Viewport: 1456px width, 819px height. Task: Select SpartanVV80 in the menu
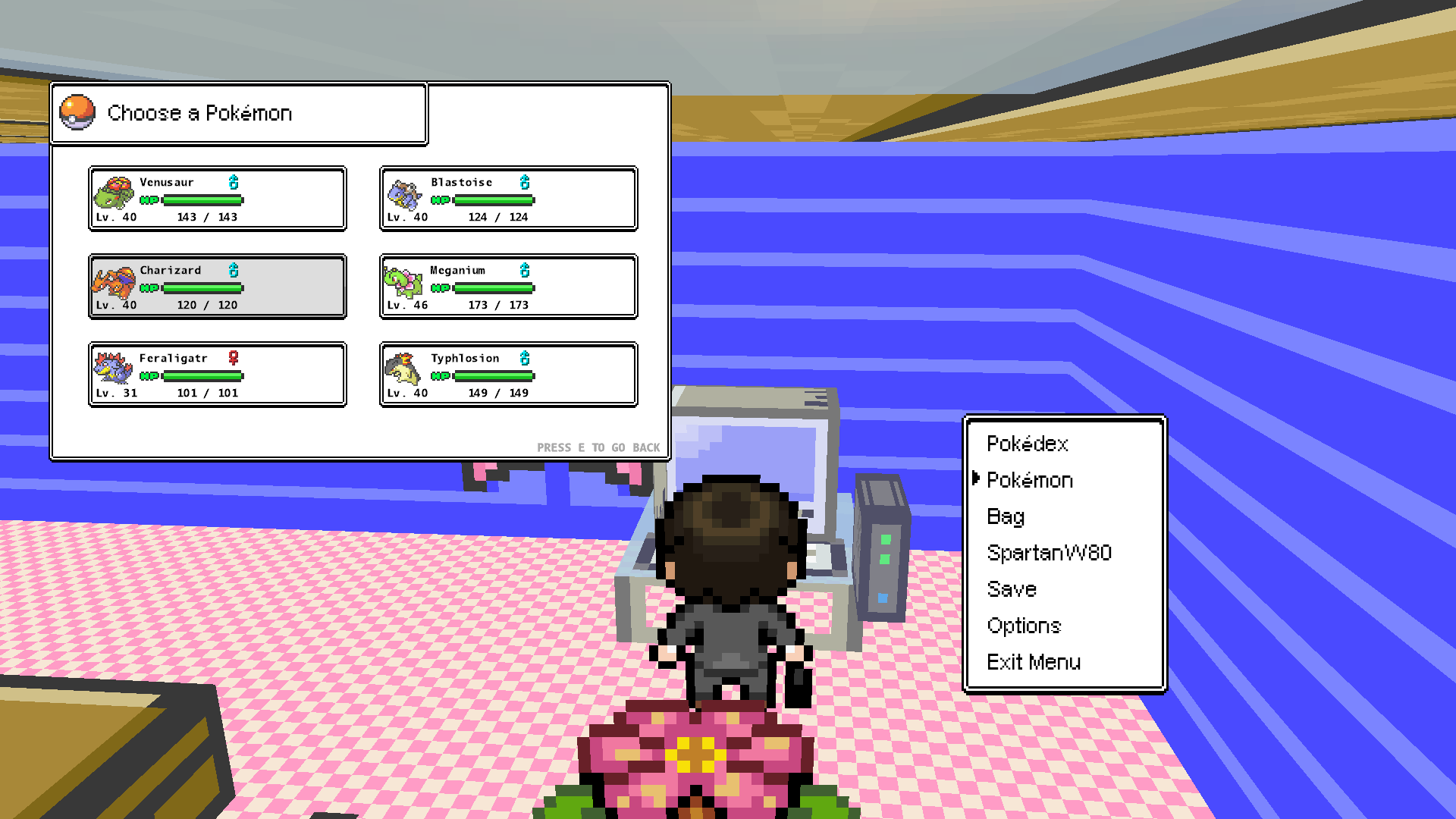(x=1049, y=553)
